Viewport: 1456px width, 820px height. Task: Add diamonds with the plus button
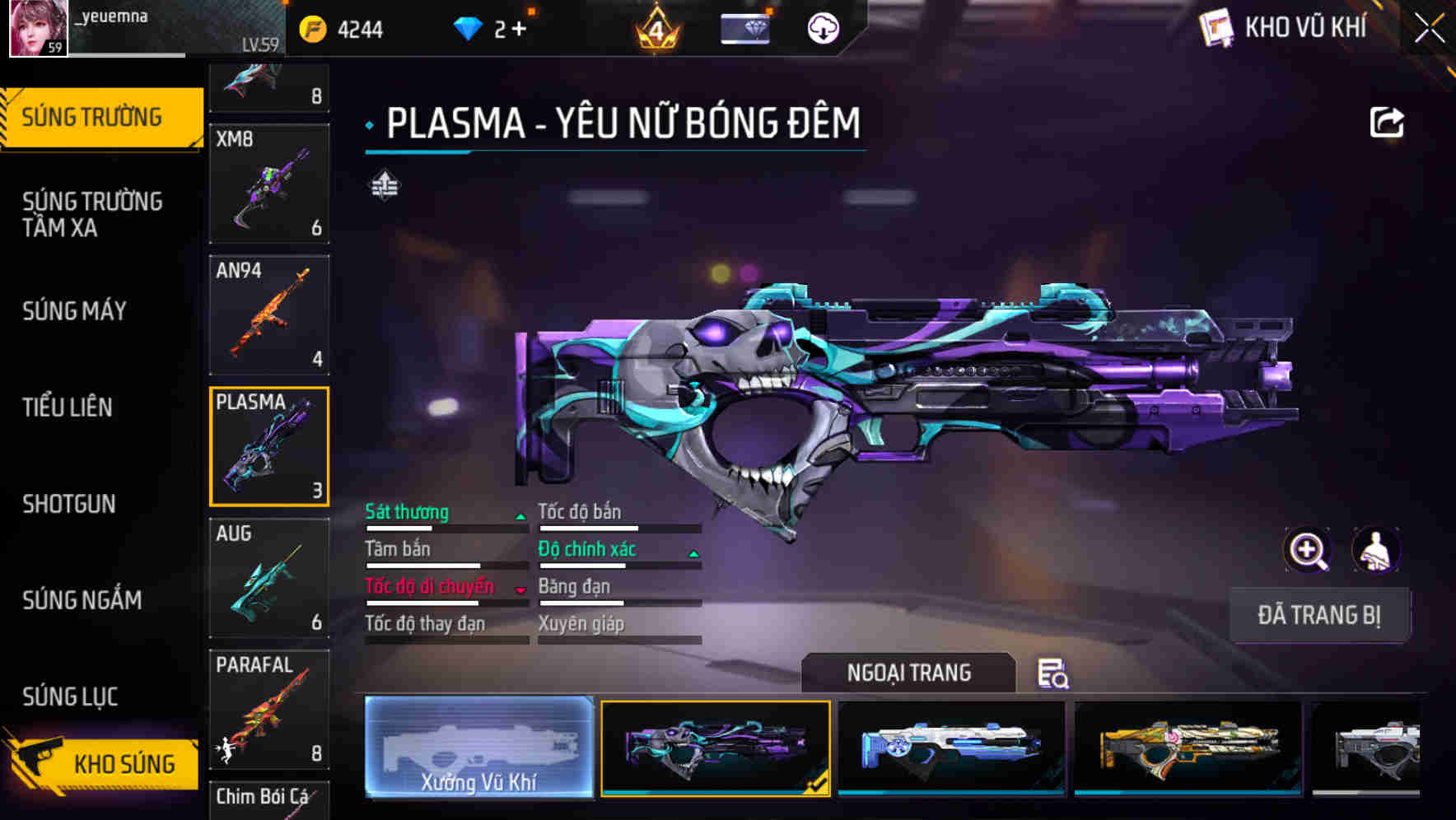pos(519,29)
